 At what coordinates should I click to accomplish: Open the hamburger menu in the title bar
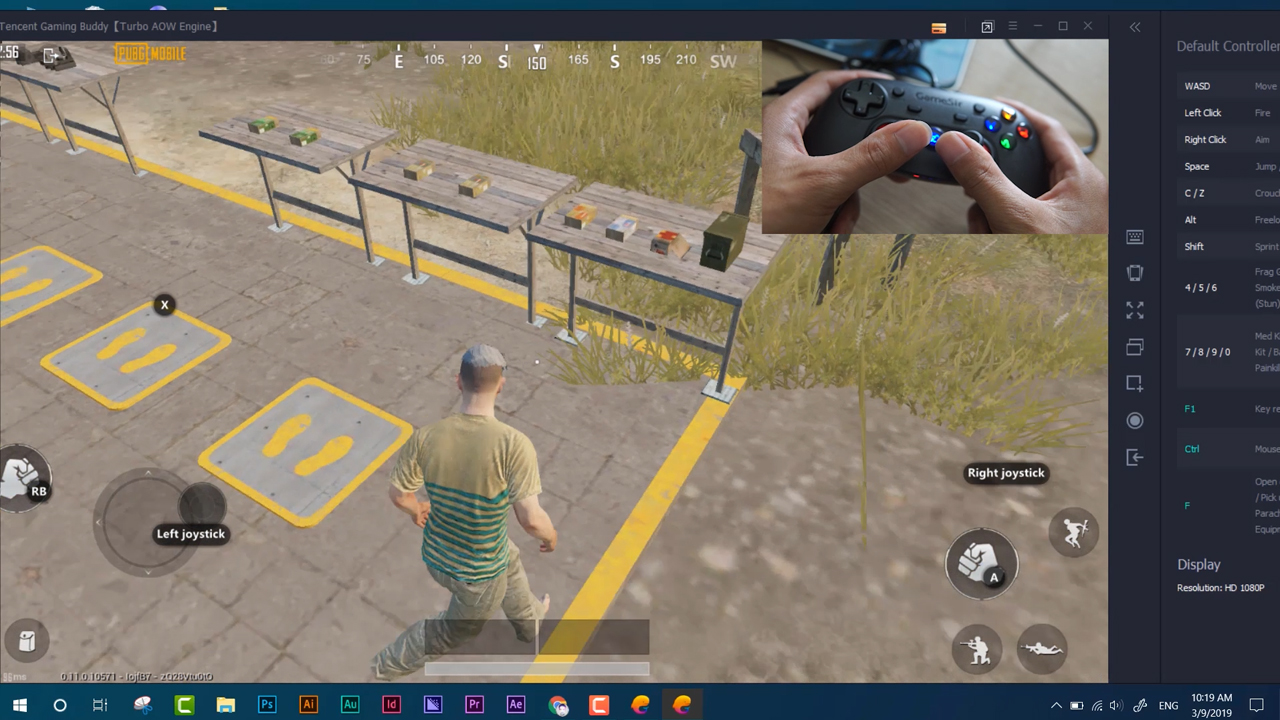(x=1012, y=27)
